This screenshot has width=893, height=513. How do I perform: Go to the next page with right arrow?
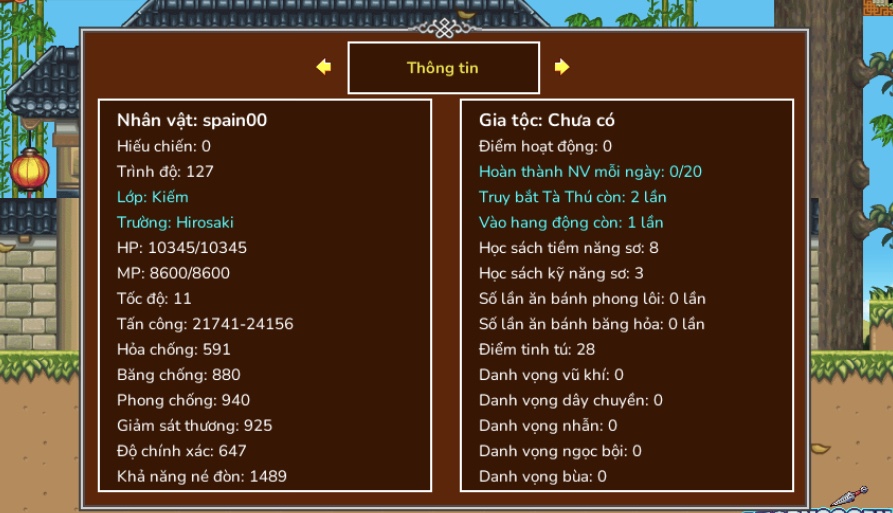(x=562, y=67)
